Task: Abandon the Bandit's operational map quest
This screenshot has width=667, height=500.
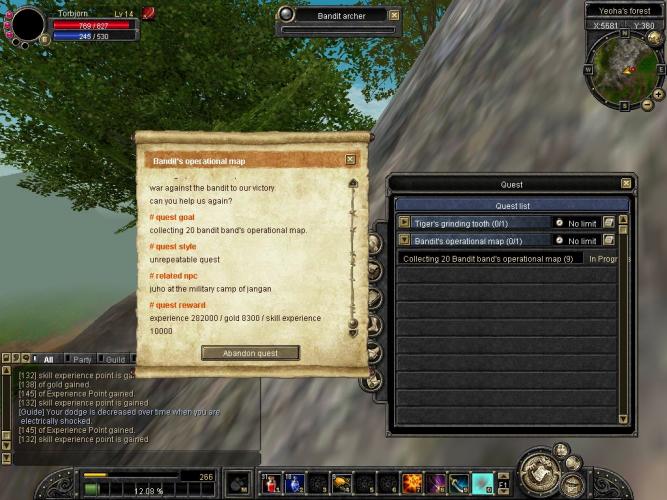Action: 250,352
